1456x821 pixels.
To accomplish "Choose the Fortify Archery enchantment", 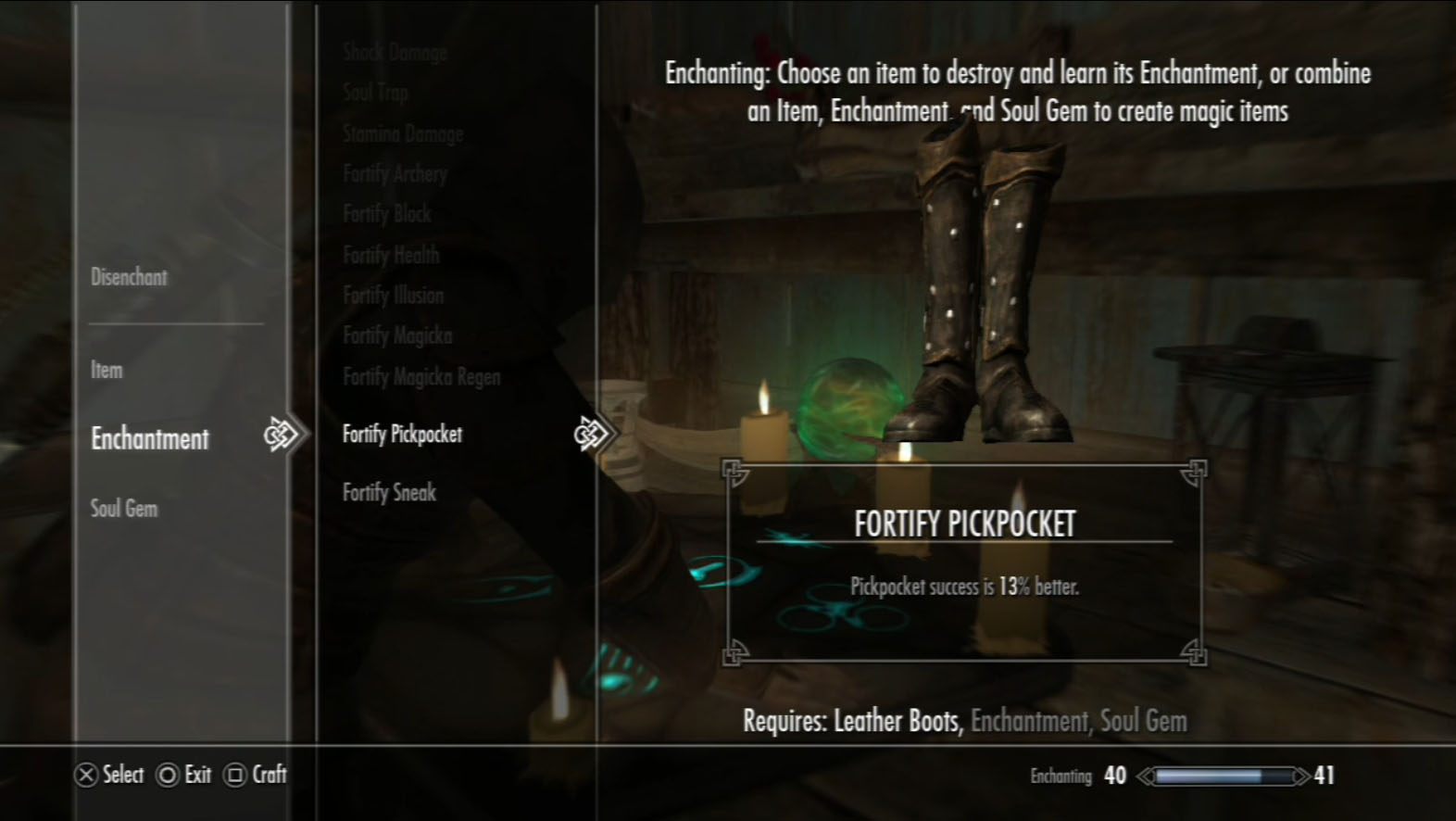I will click(395, 173).
